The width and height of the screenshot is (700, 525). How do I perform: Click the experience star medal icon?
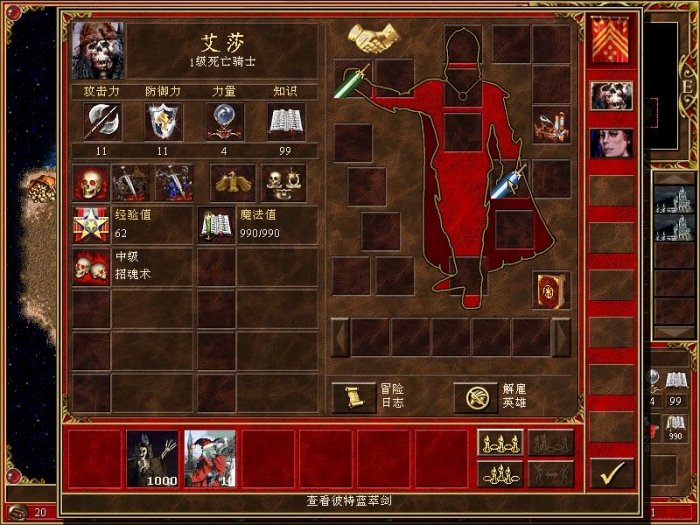point(91,226)
